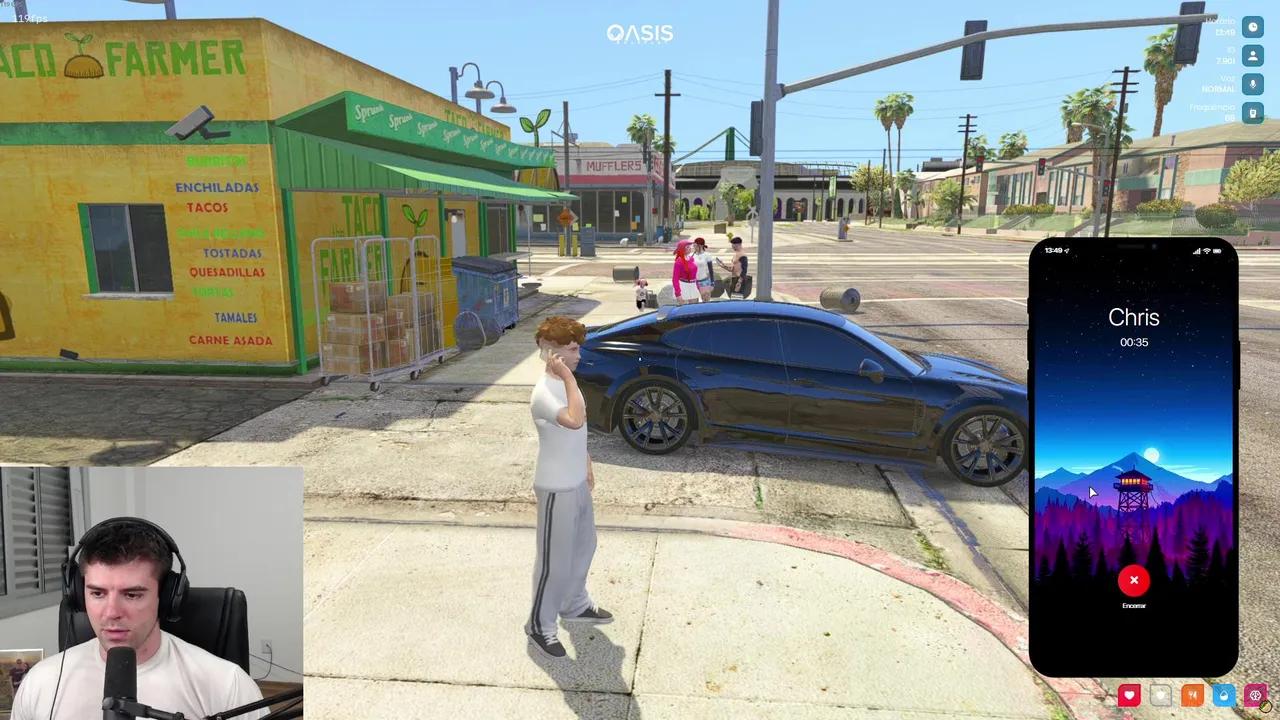The width and height of the screenshot is (1280, 720).
Task: Select the player ID person icon
Action: [1252, 56]
